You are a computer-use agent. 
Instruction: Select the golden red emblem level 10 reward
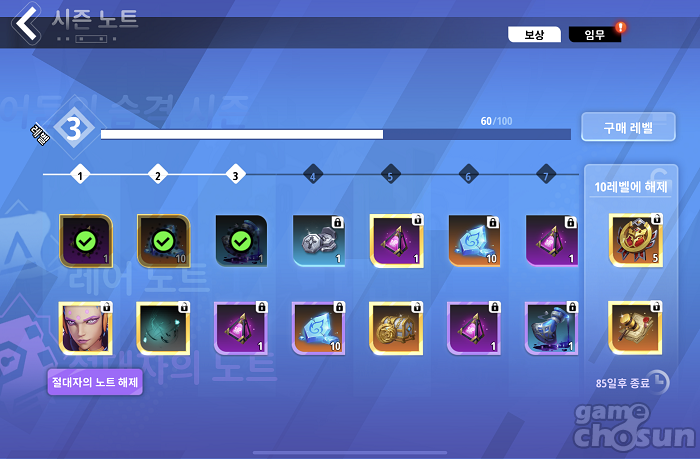click(636, 240)
